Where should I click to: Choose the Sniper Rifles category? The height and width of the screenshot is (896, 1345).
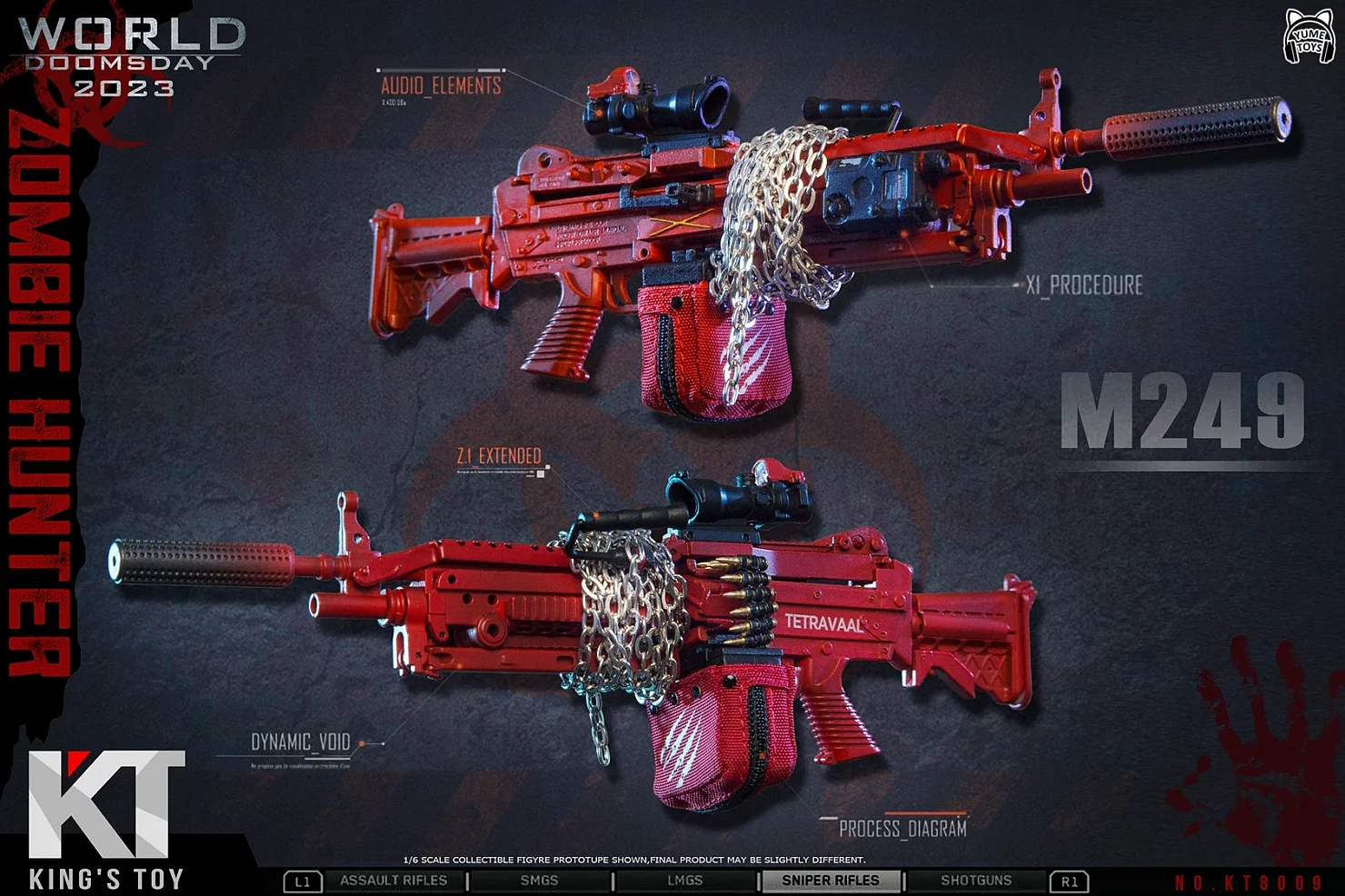831,881
